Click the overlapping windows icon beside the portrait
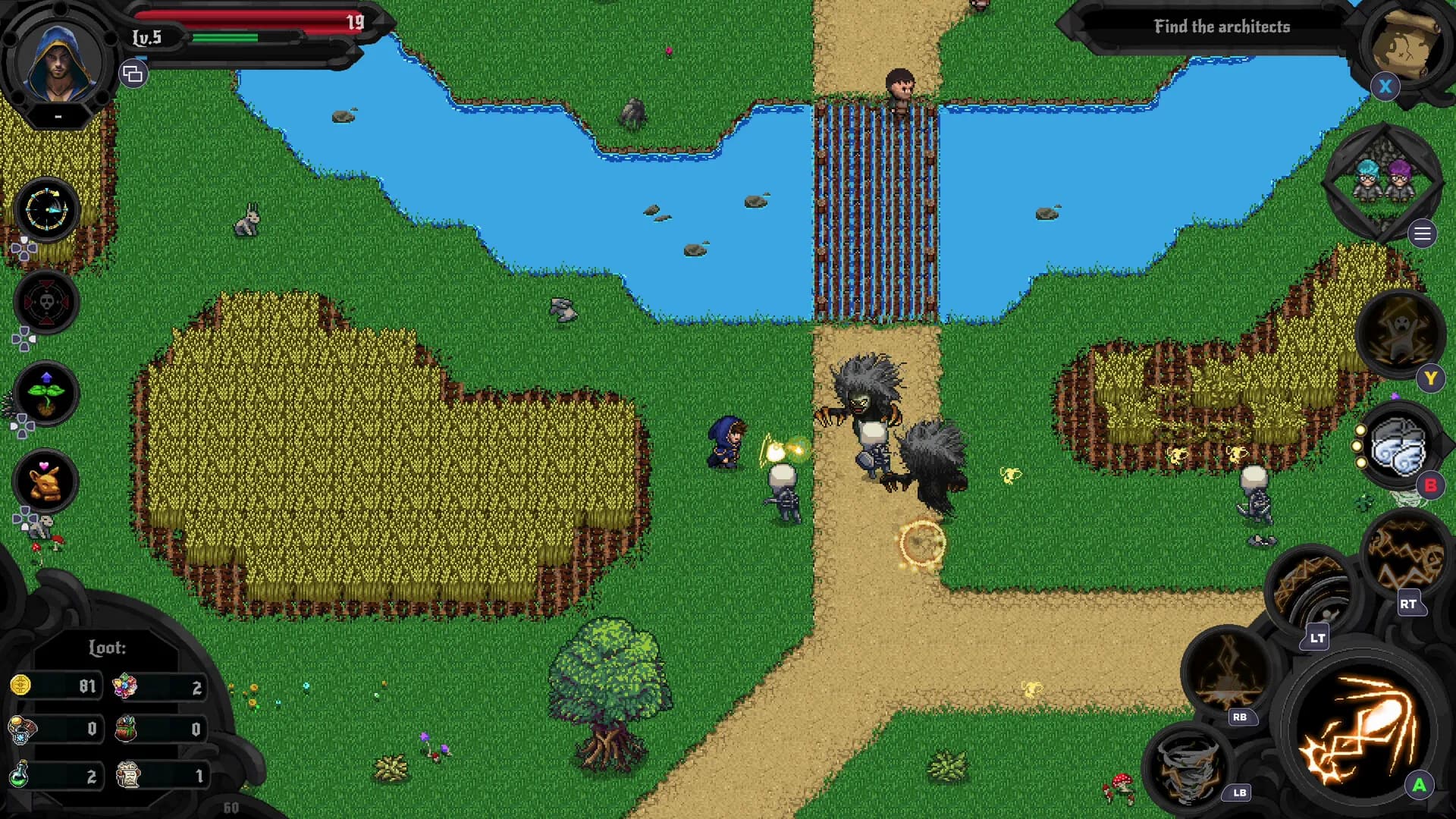The width and height of the screenshot is (1456, 819). 133,74
